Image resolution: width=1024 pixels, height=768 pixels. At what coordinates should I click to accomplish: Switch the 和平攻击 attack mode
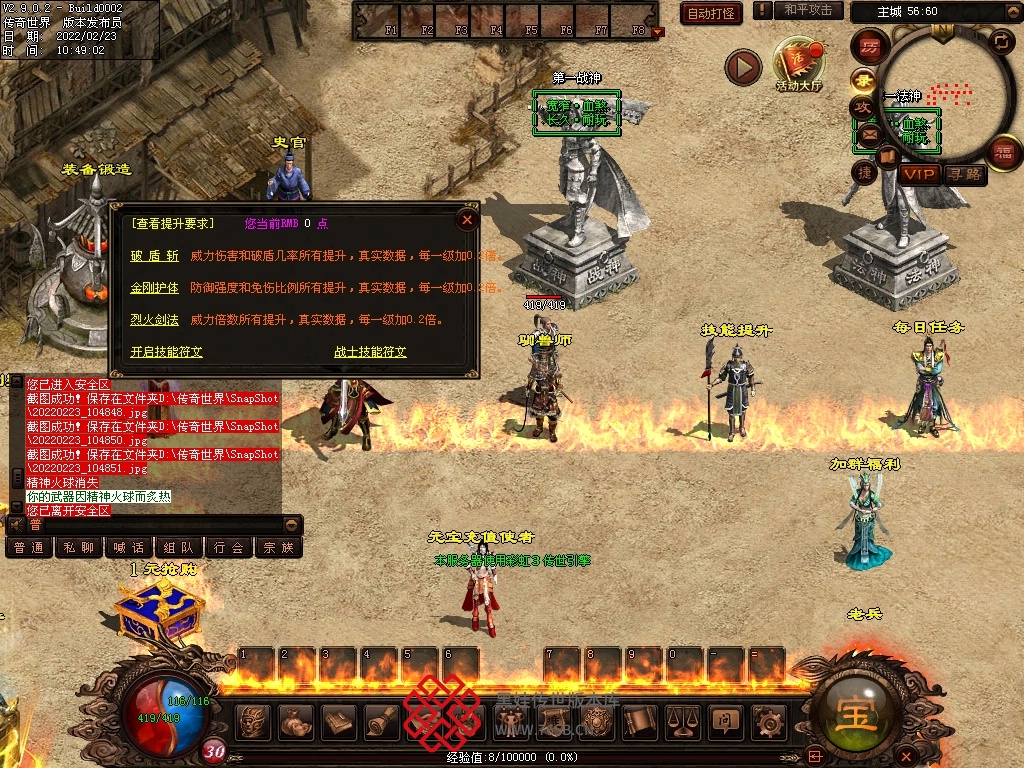(x=807, y=10)
